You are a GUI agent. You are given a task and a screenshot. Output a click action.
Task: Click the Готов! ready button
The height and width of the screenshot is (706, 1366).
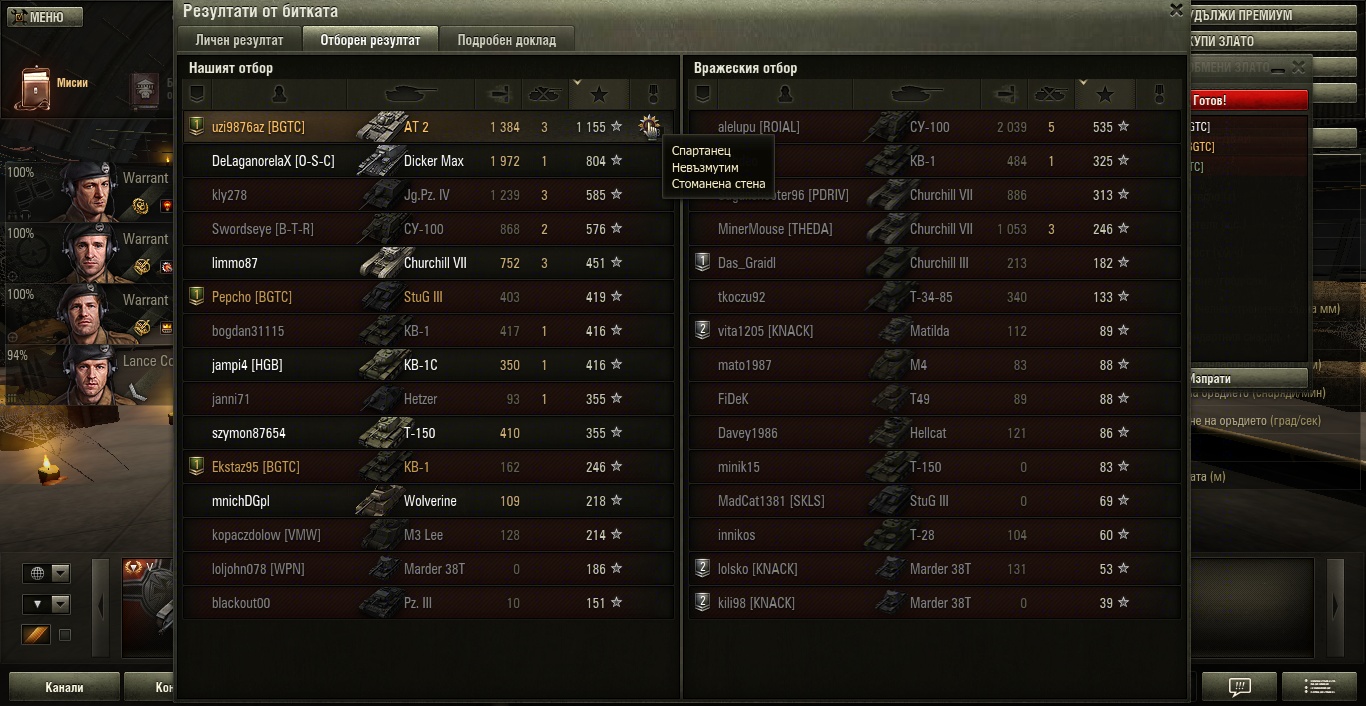[x=1248, y=101]
